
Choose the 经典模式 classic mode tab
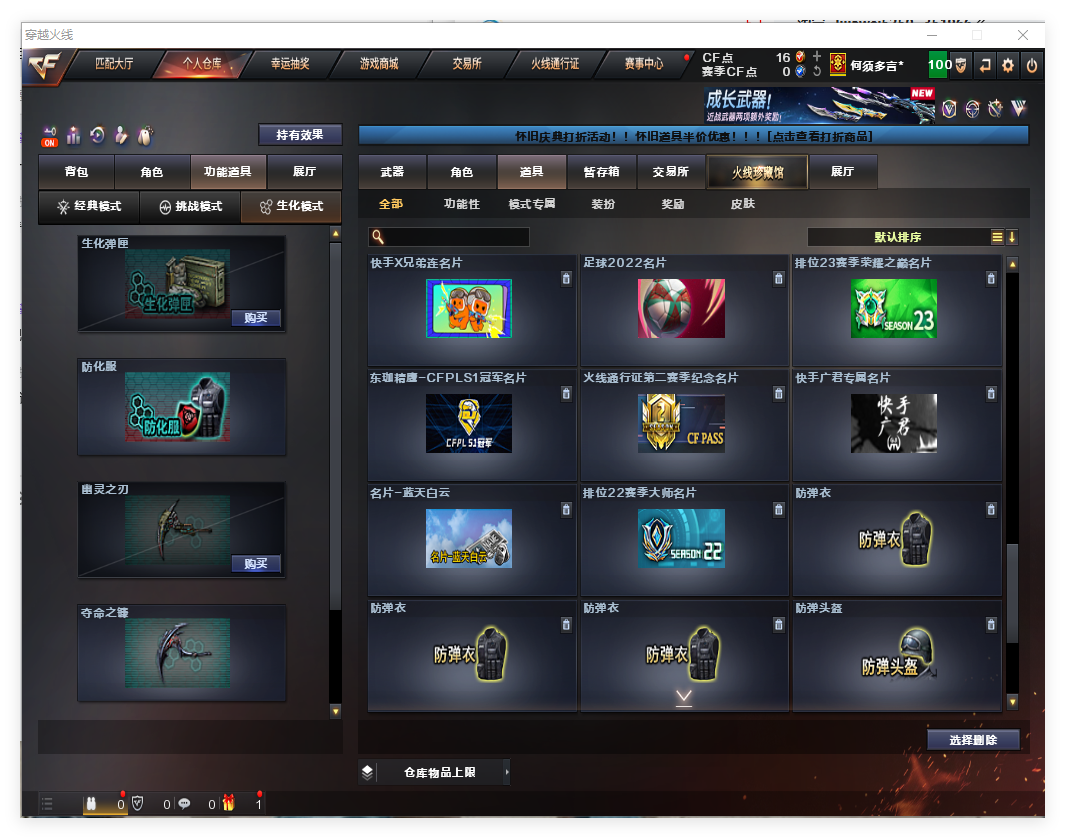(89, 207)
